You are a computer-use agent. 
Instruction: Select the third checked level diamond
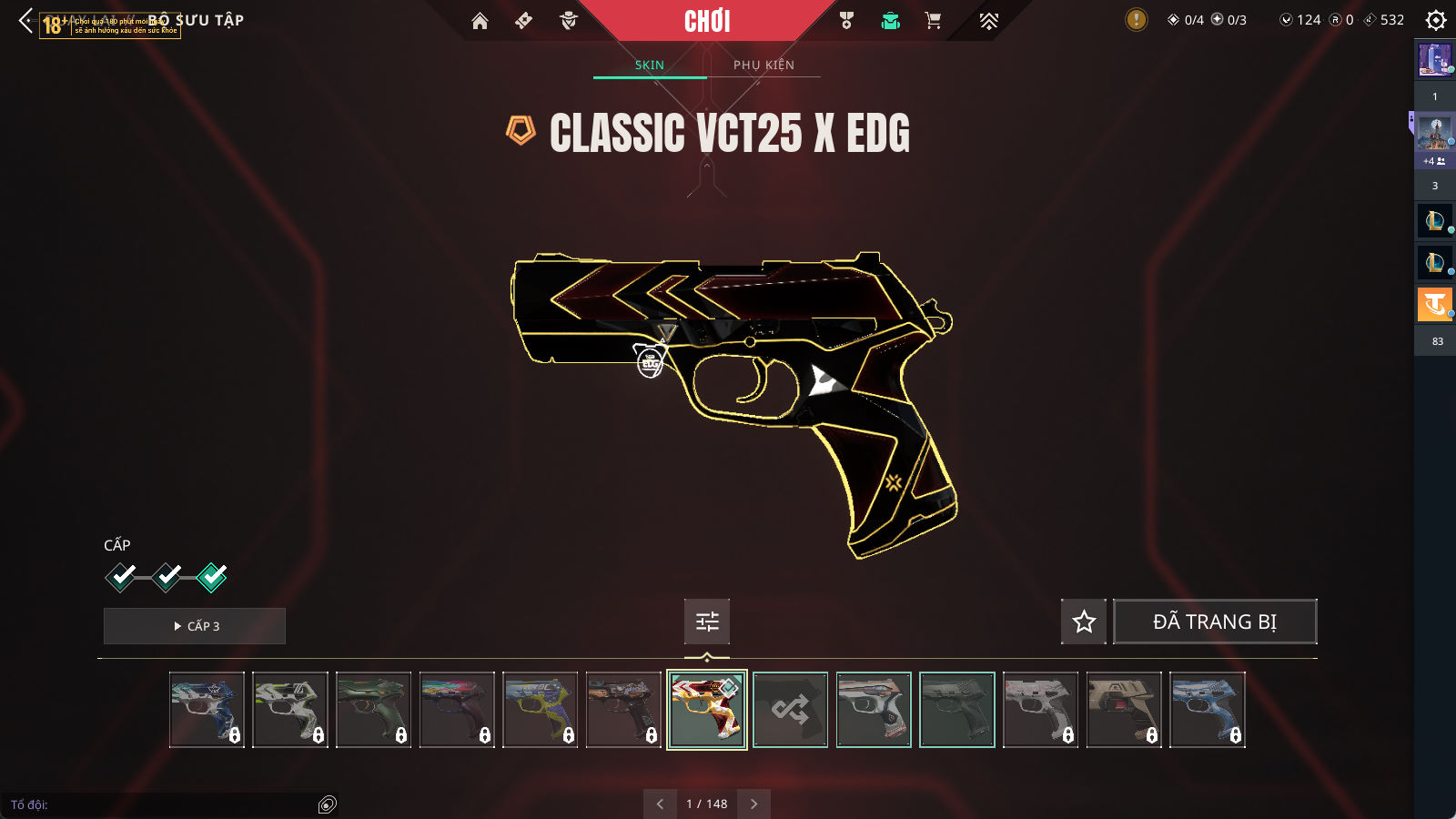click(x=212, y=577)
